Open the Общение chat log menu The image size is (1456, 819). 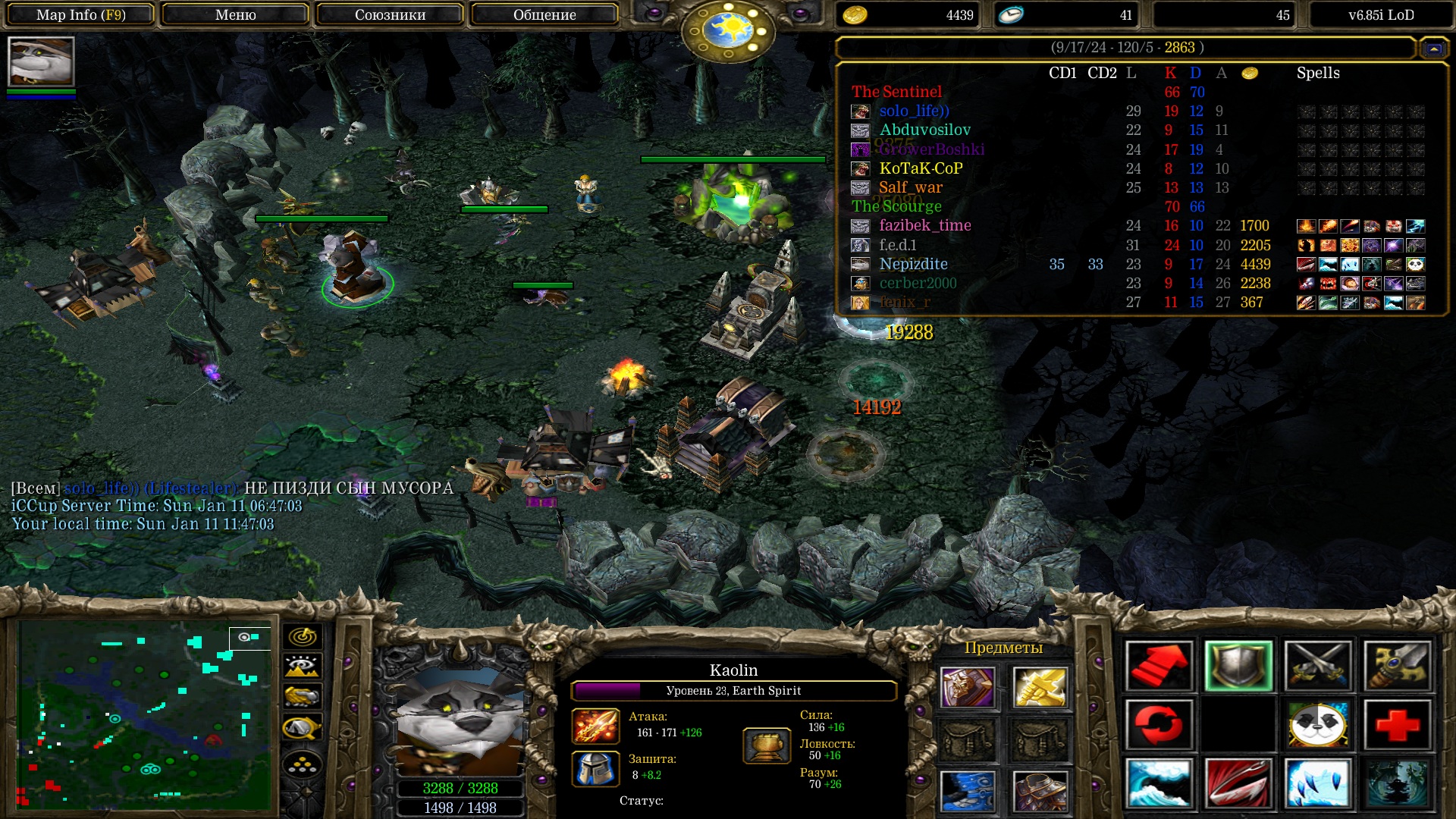pyautogui.click(x=544, y=14)
